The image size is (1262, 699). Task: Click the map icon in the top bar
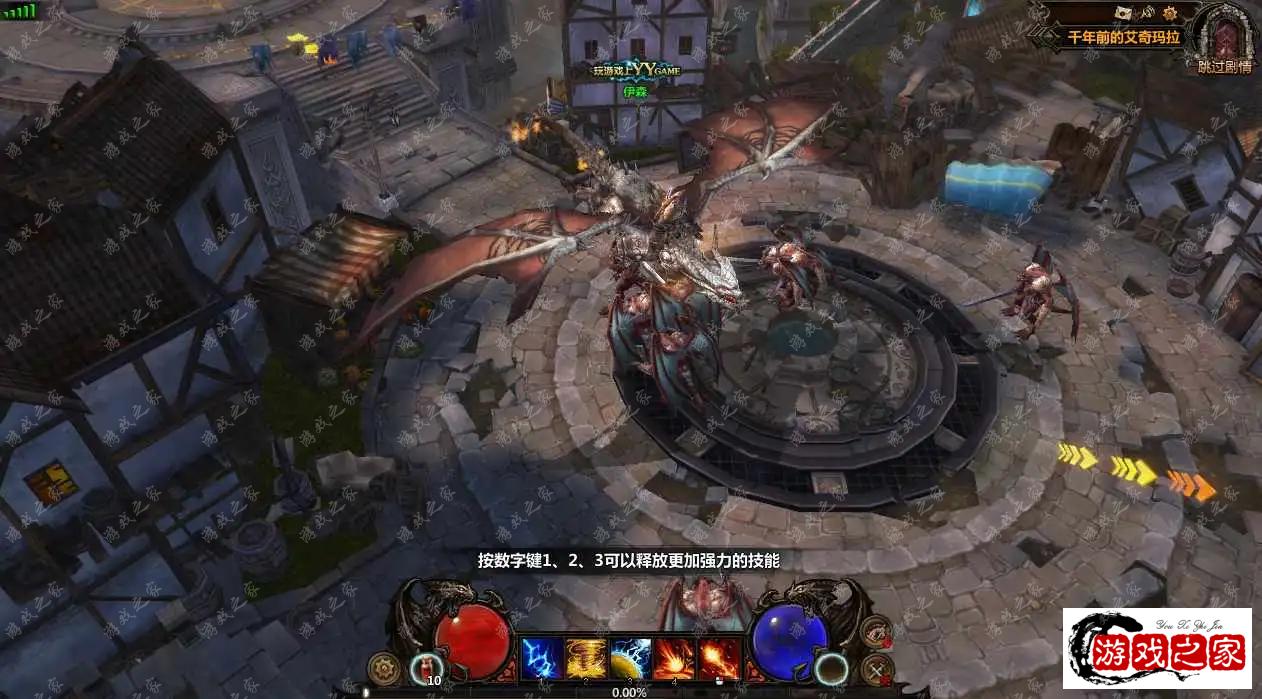[x=1124, y=12]
